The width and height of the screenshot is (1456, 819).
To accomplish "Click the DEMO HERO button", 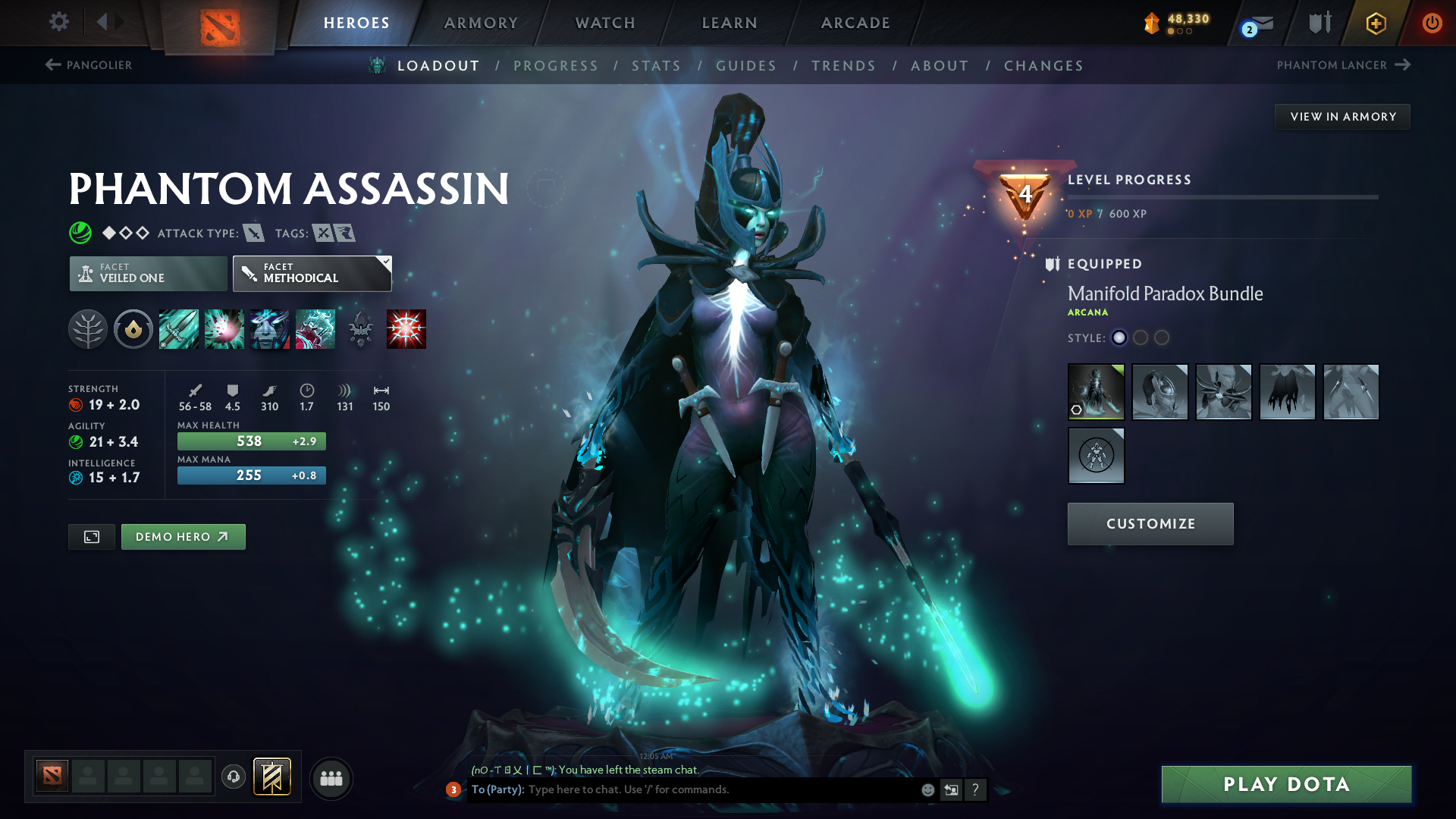I will coord(183,536).
